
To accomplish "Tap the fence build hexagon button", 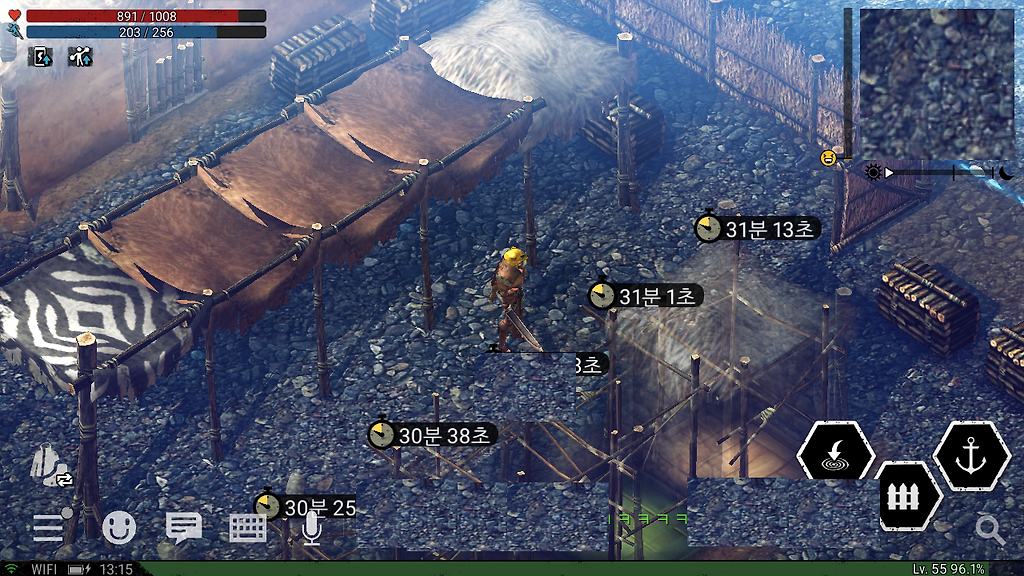I will click(909, 496).
